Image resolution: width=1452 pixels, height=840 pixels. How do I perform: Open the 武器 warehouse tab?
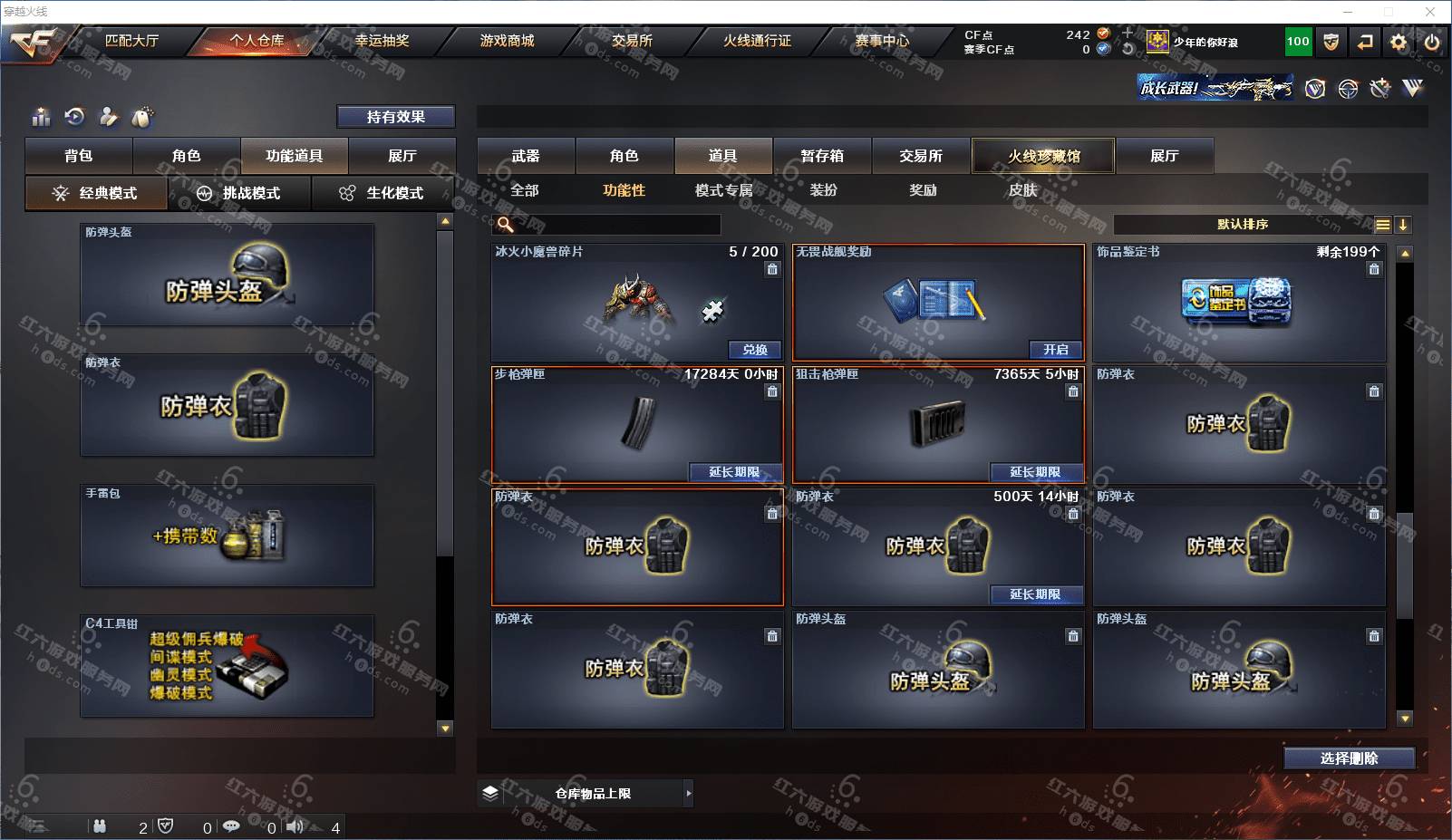click(x=526, y=156)
